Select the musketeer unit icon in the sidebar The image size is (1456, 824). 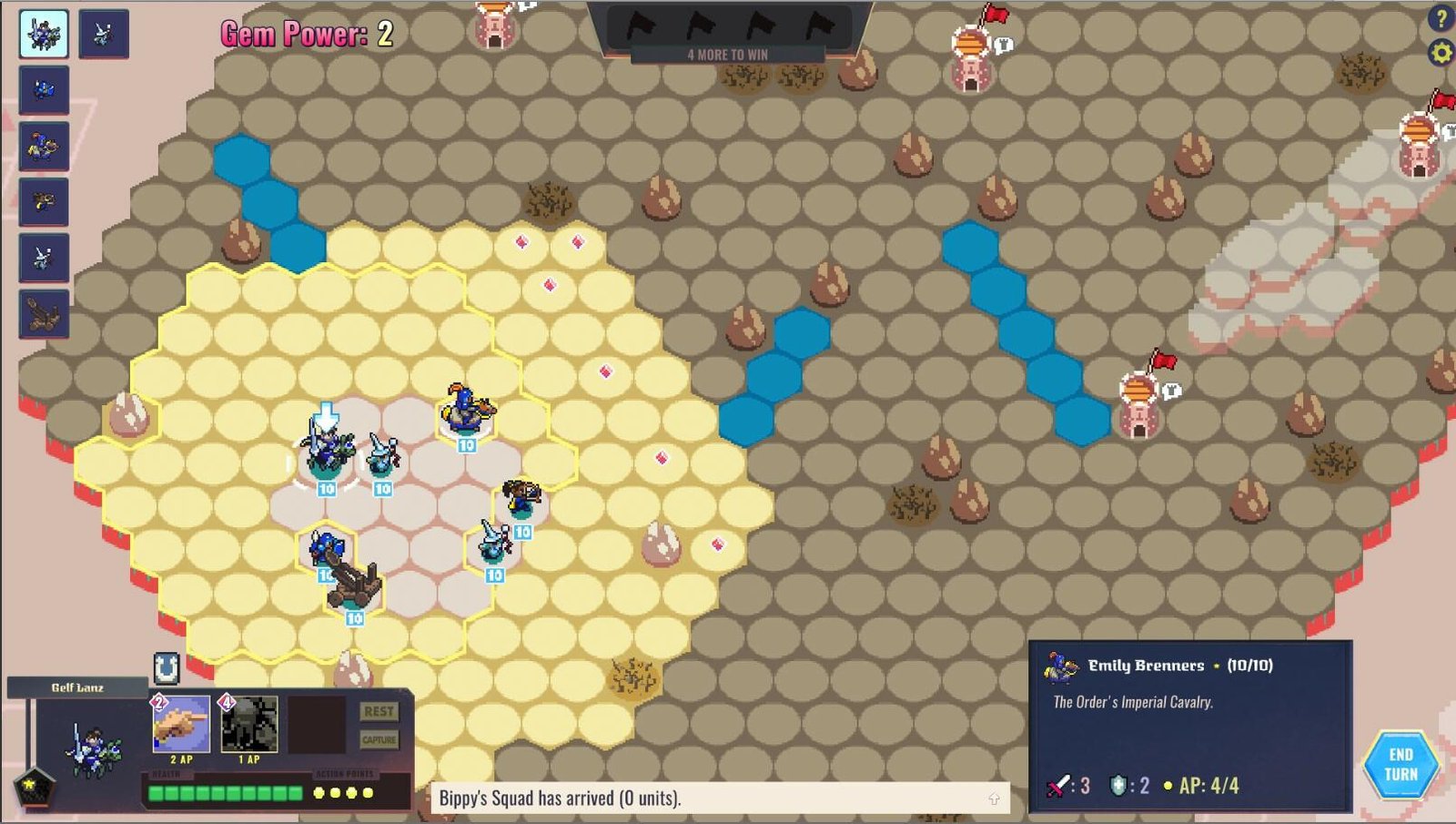point(44,202)
